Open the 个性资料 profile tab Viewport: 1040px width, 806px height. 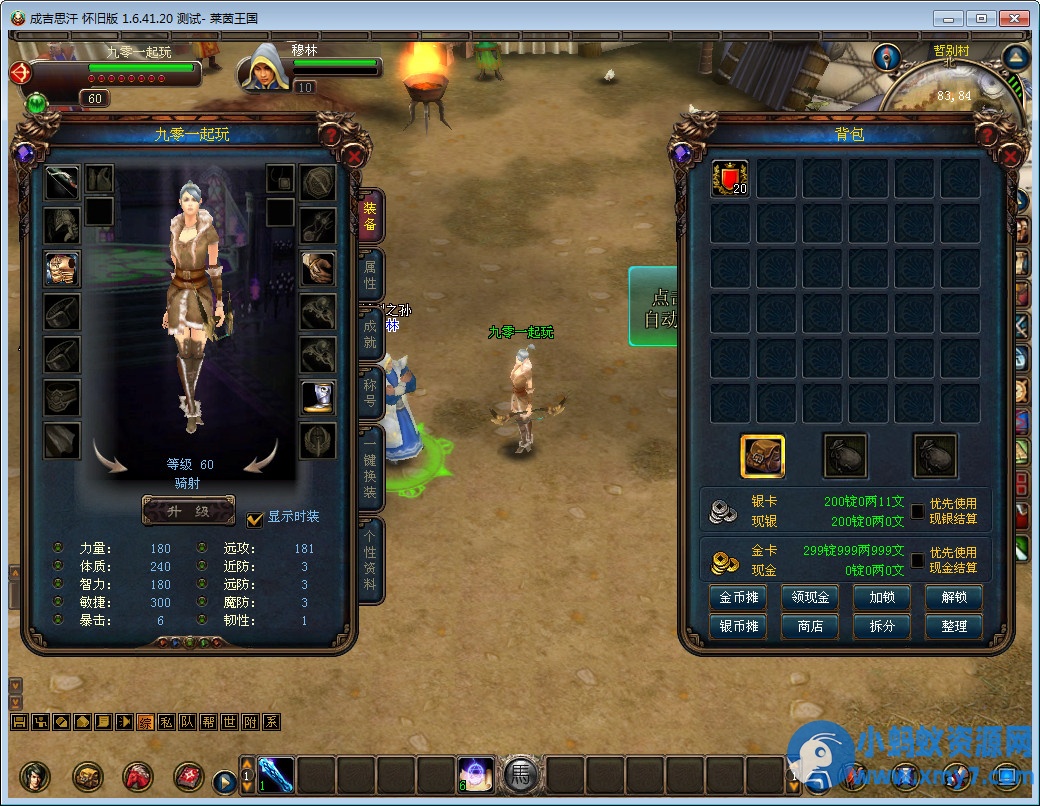tap(370, 558)
